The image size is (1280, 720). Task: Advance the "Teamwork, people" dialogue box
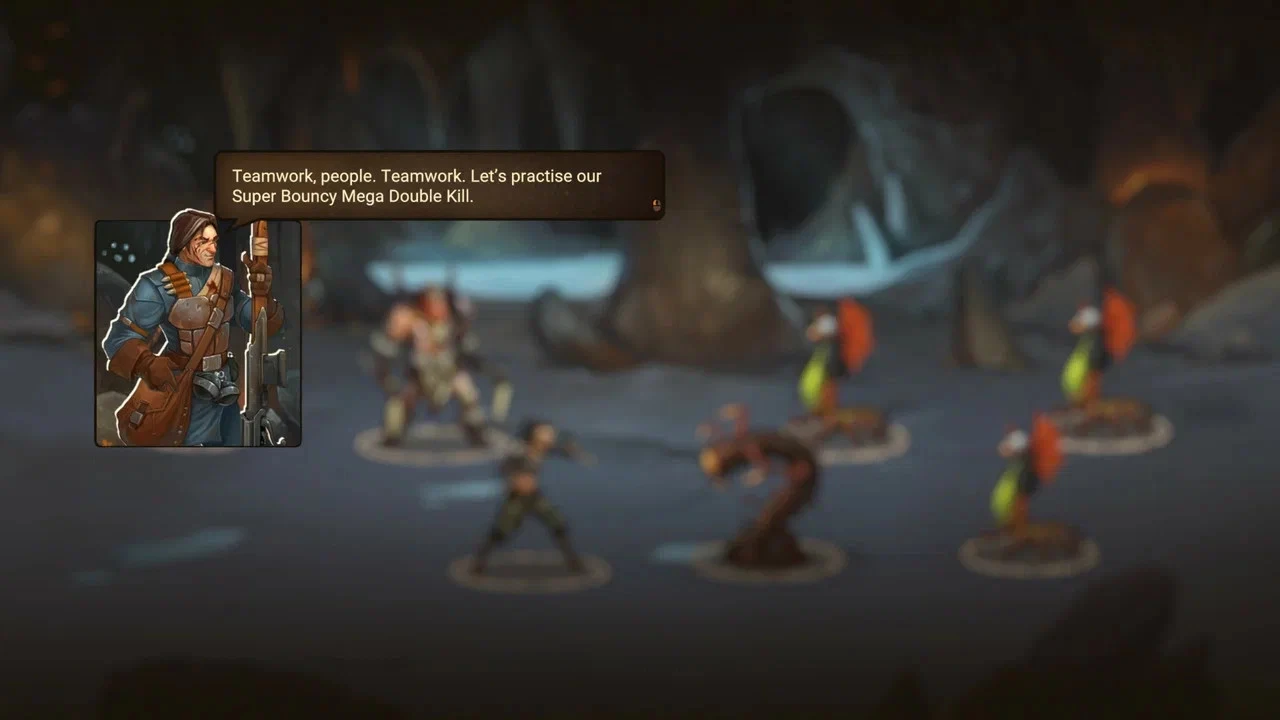(x=656, y=205)
